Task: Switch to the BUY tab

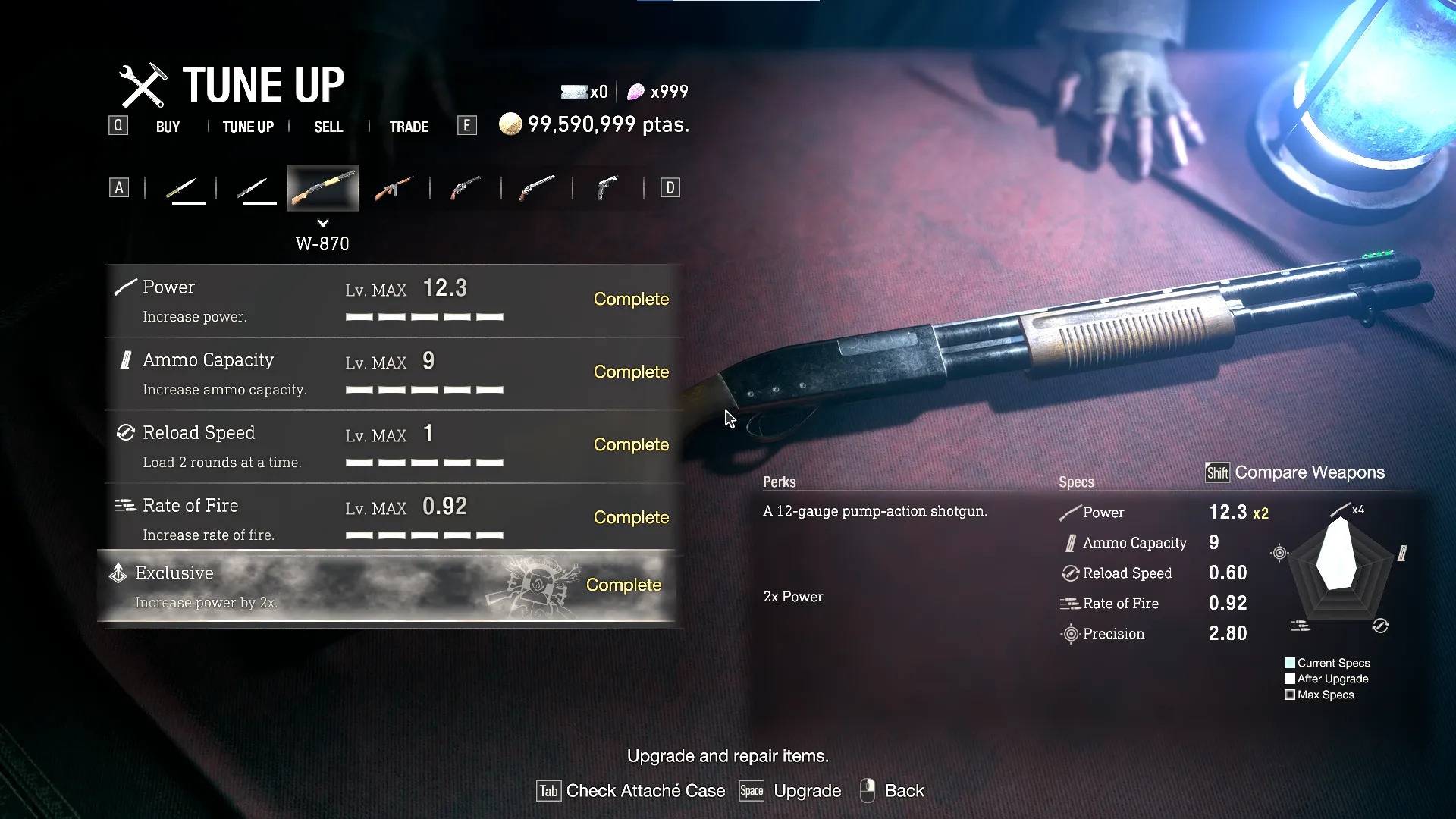Action: point(168,127)
